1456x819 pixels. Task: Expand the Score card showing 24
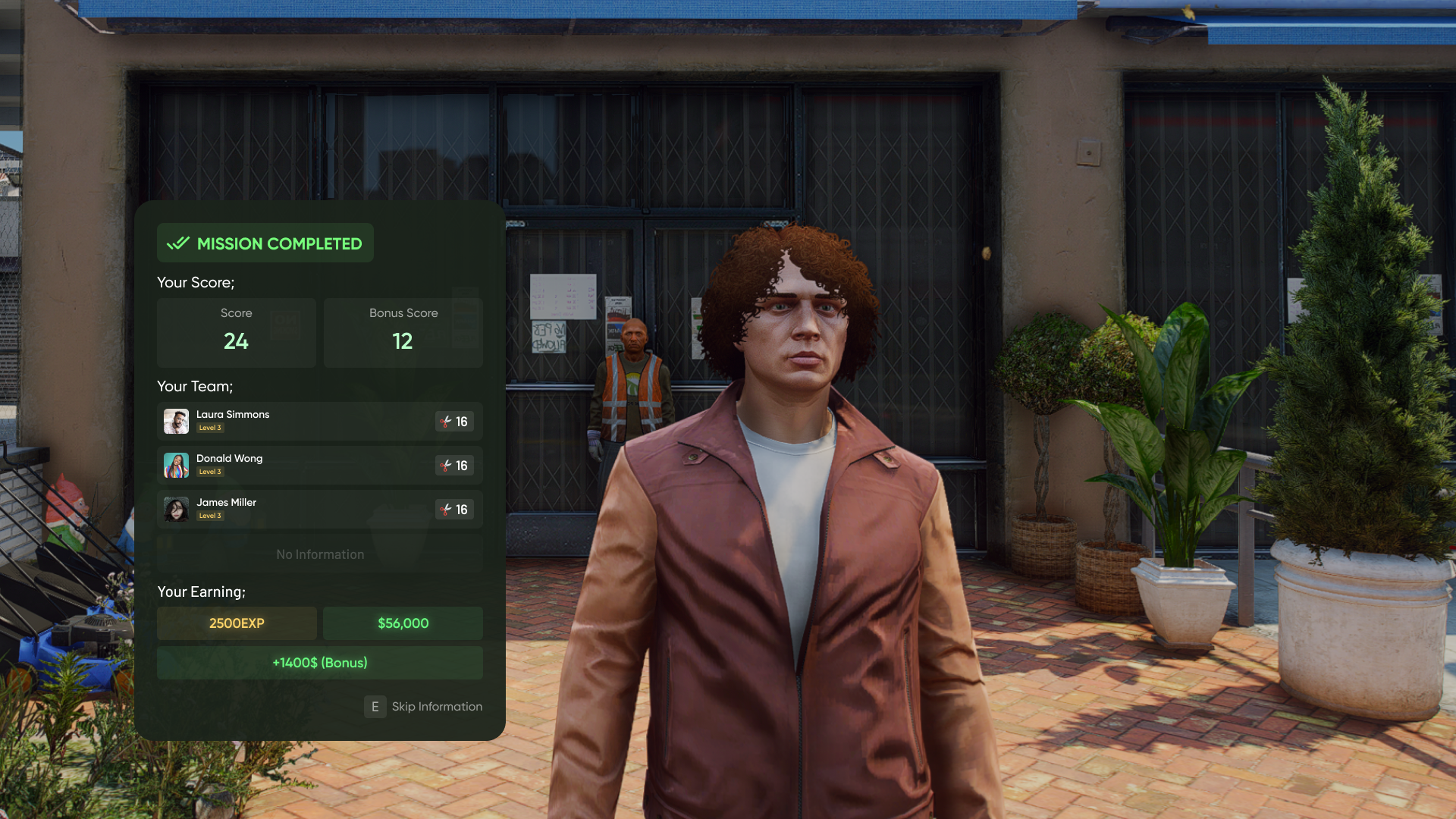[236, 332]
